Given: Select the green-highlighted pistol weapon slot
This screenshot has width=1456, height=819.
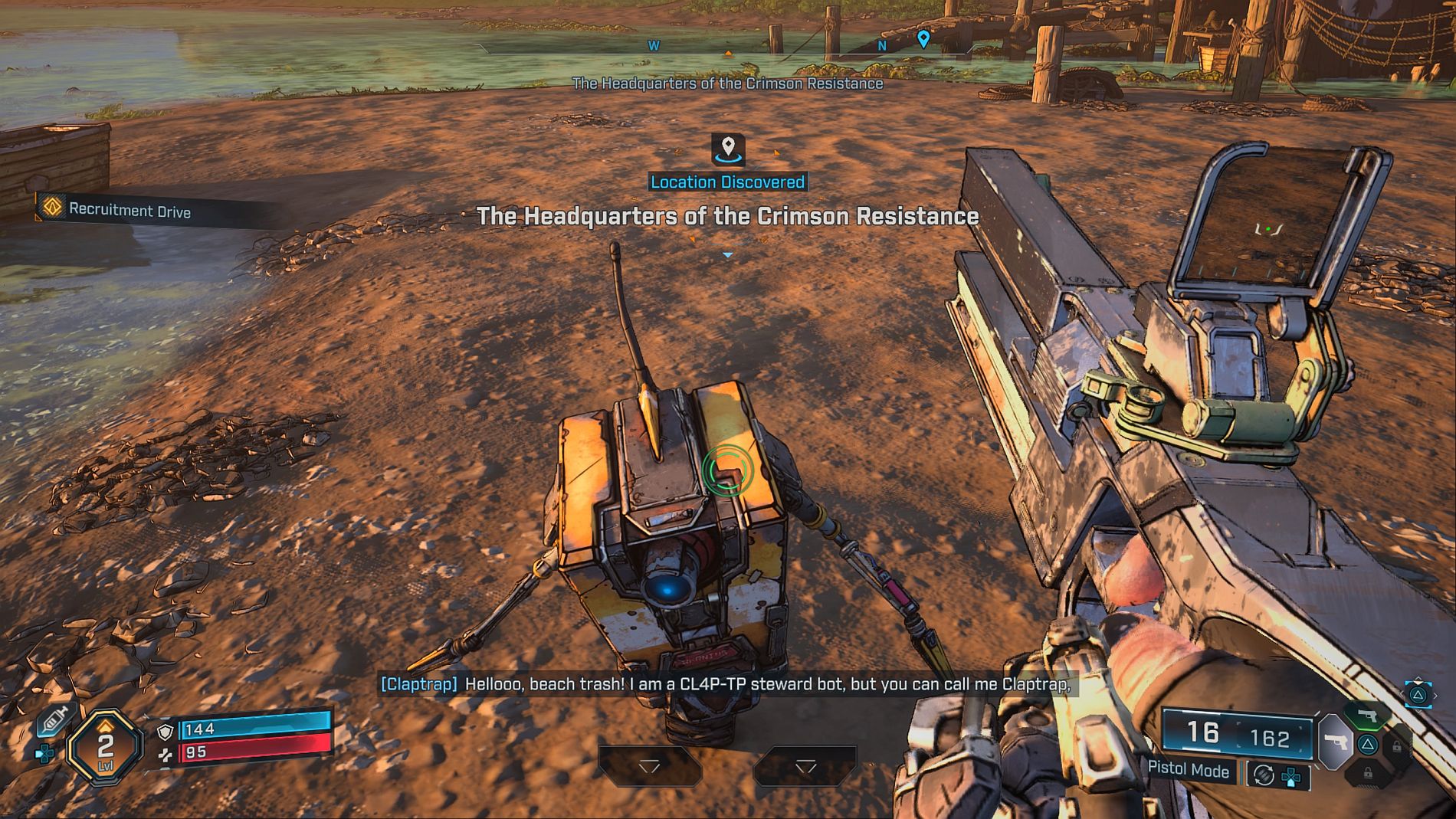Looking at the screenshot, I should [x=1367, y=716].
